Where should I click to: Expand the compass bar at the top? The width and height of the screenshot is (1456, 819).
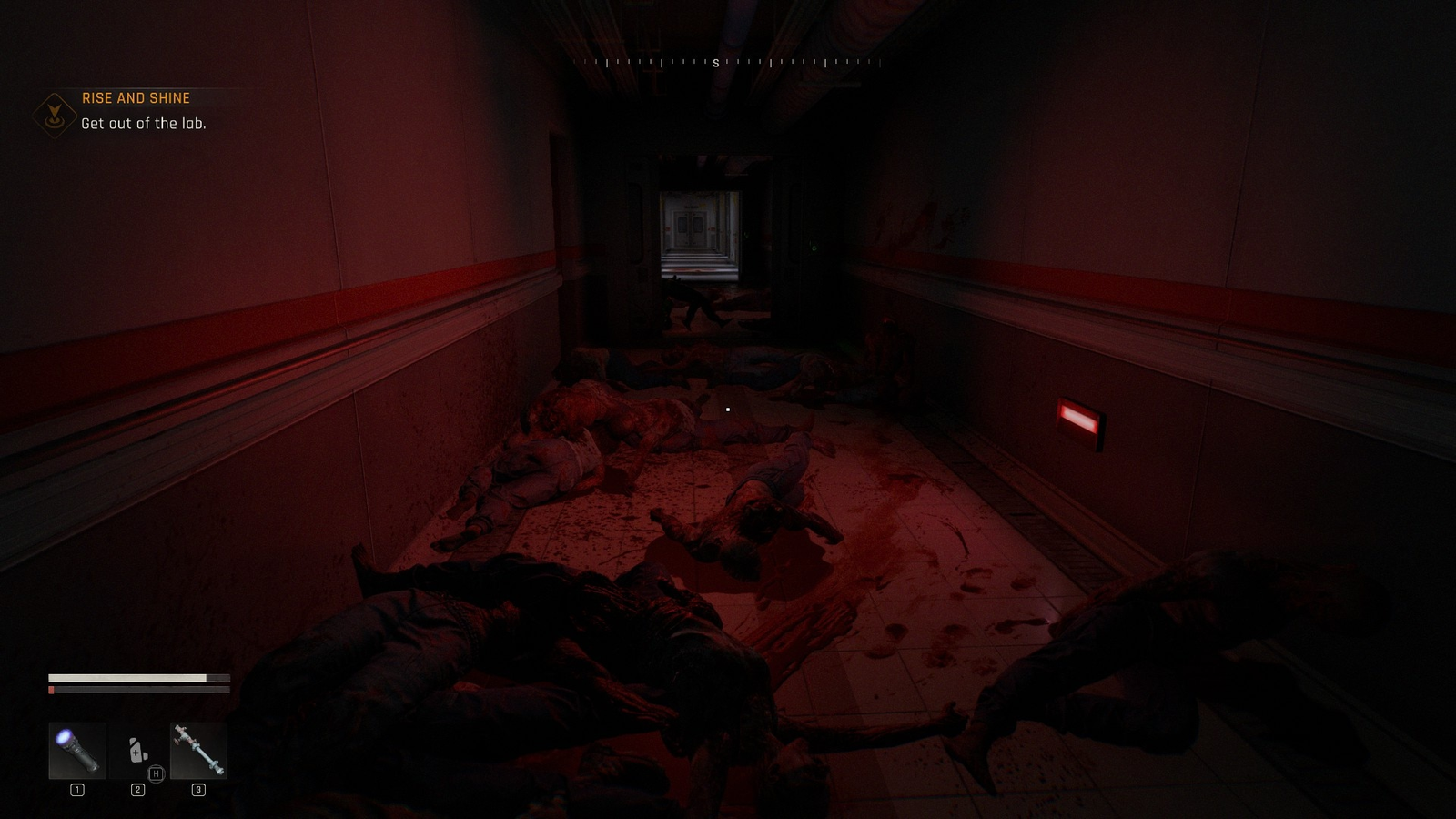pyautogui.click(x=728, y=65)
